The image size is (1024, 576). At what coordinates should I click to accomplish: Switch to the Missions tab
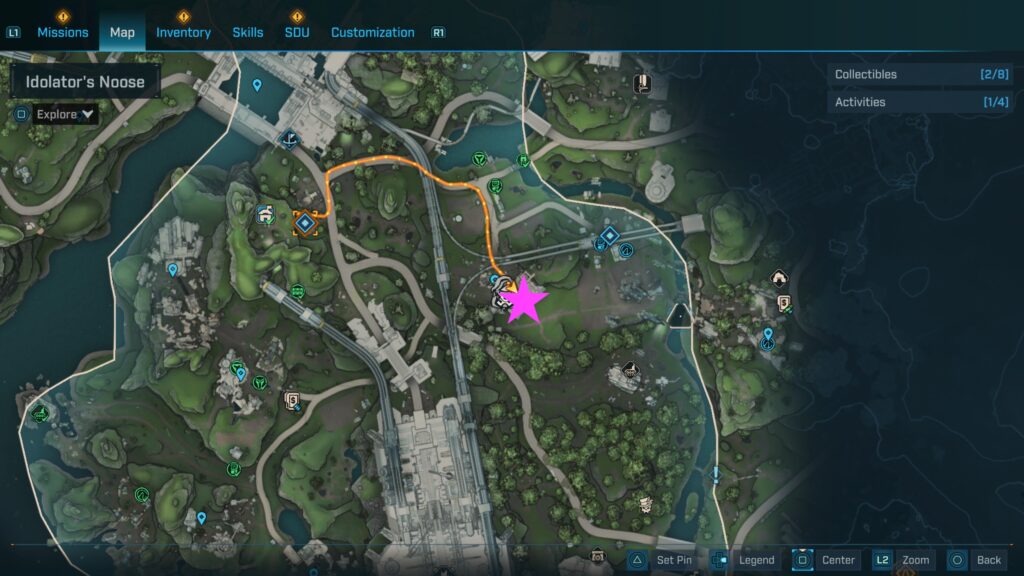click(x=63, y=32)
